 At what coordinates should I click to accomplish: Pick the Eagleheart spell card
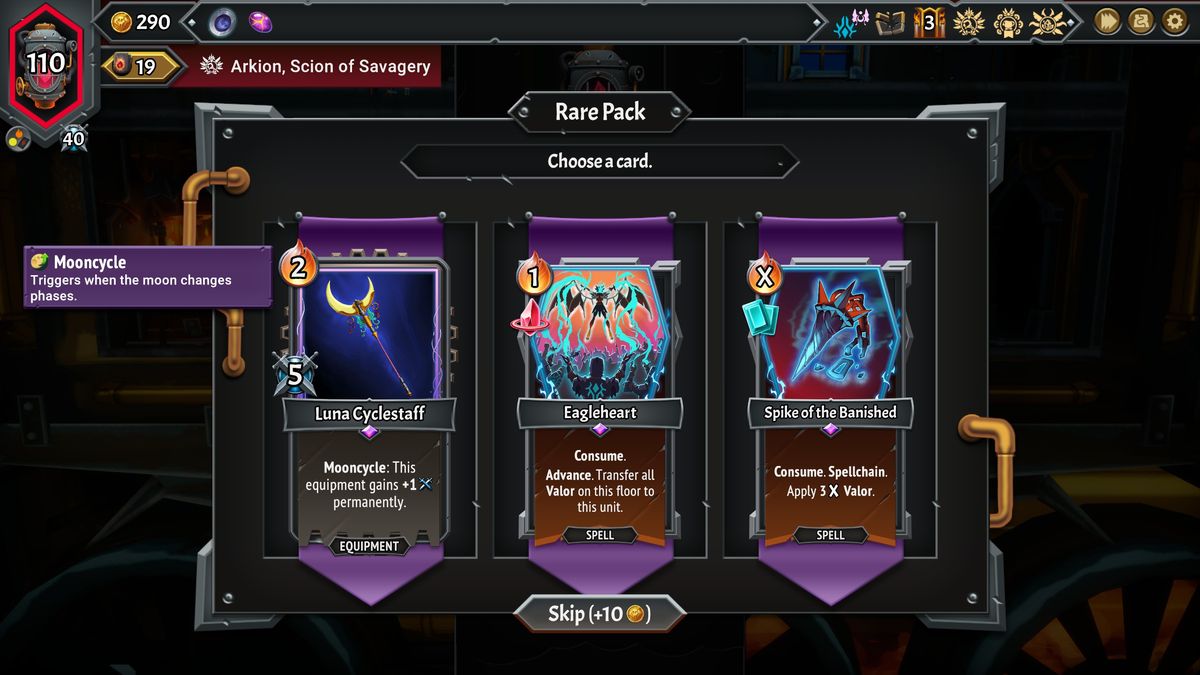point(600,400)
